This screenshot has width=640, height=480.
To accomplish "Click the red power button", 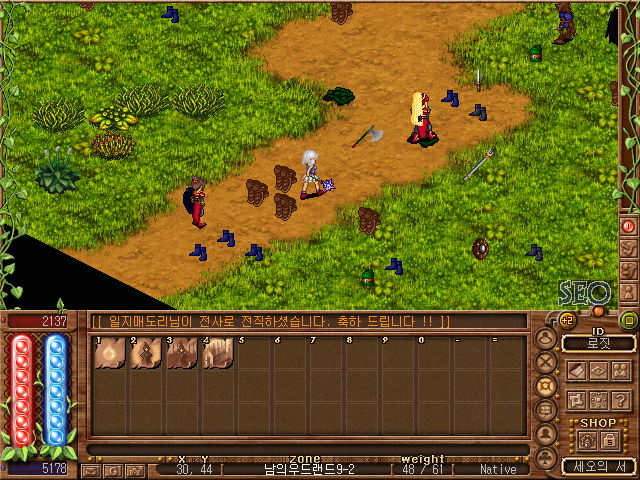I will coord(629,226).
